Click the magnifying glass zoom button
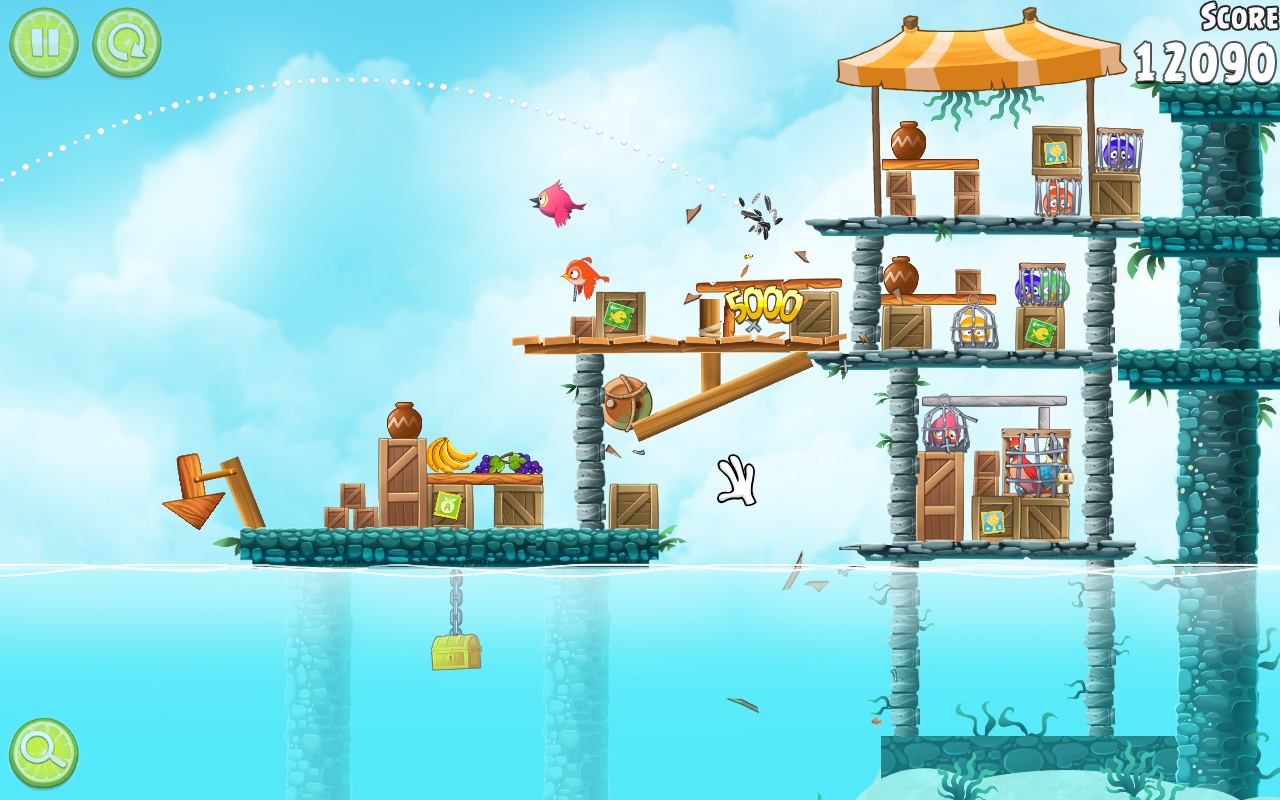This screenshot has width=1280, height=800. (44, 753)
